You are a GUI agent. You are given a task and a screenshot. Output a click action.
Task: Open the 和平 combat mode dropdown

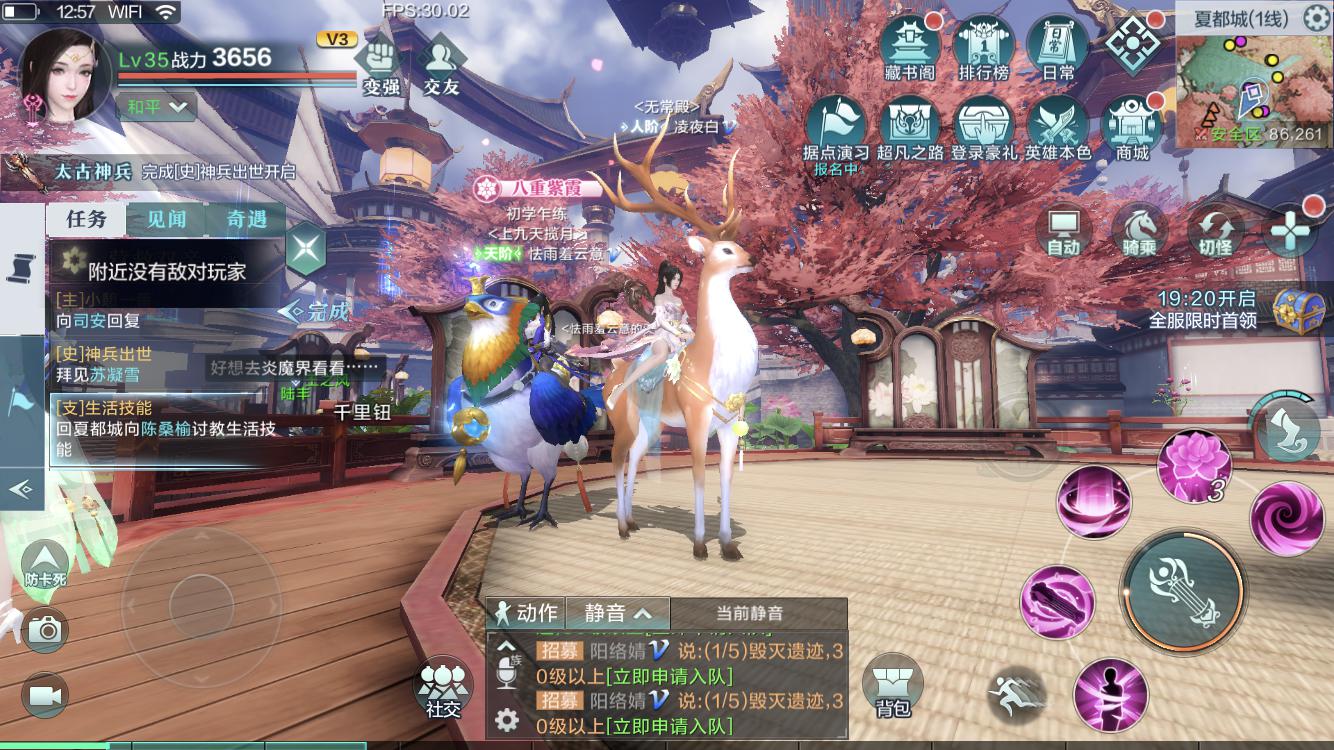click(156, 106)
